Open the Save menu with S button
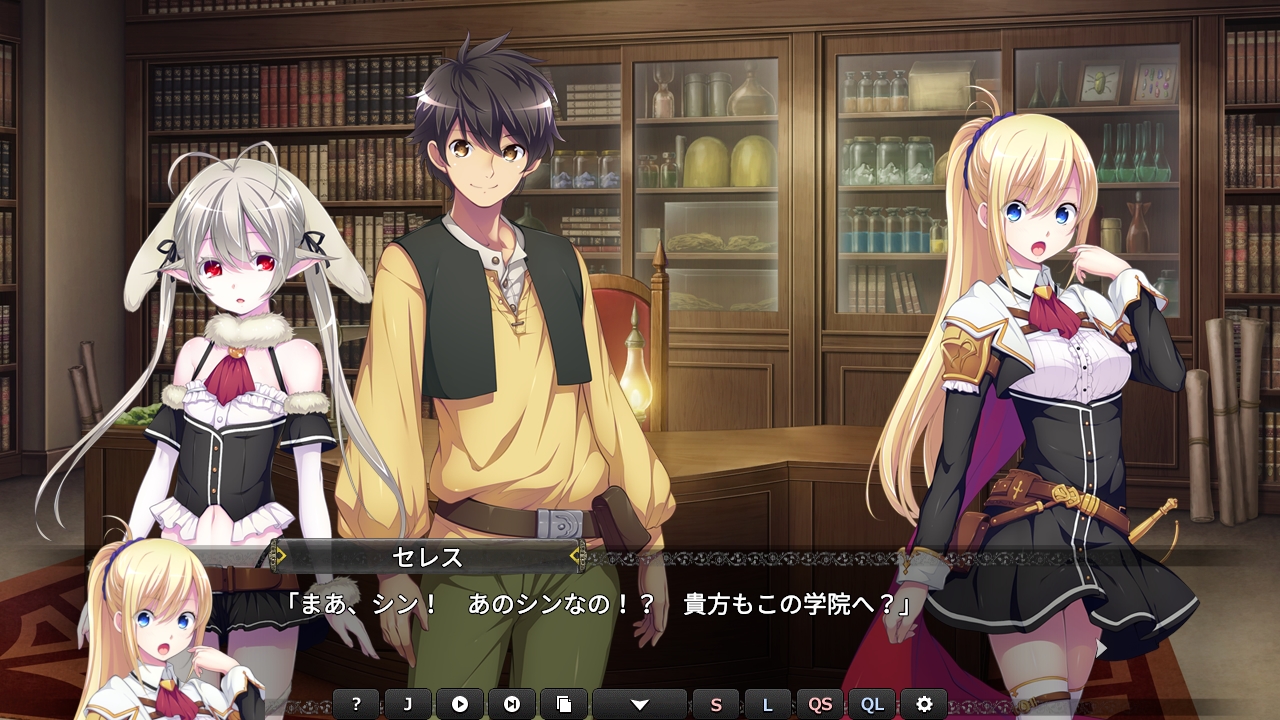The height and width of the screenshot is (720, 1280). [x=716, y=704]
